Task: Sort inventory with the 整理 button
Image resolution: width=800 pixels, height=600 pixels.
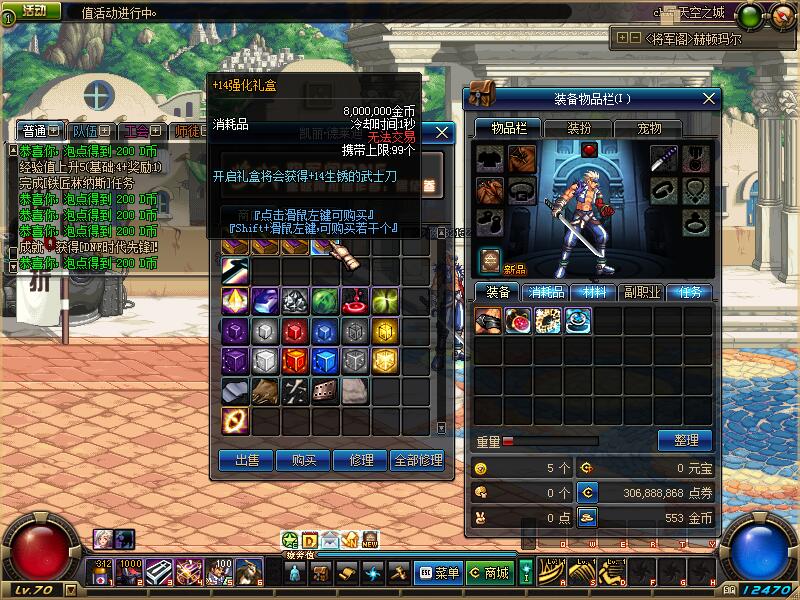Action: tap(685, 440)
